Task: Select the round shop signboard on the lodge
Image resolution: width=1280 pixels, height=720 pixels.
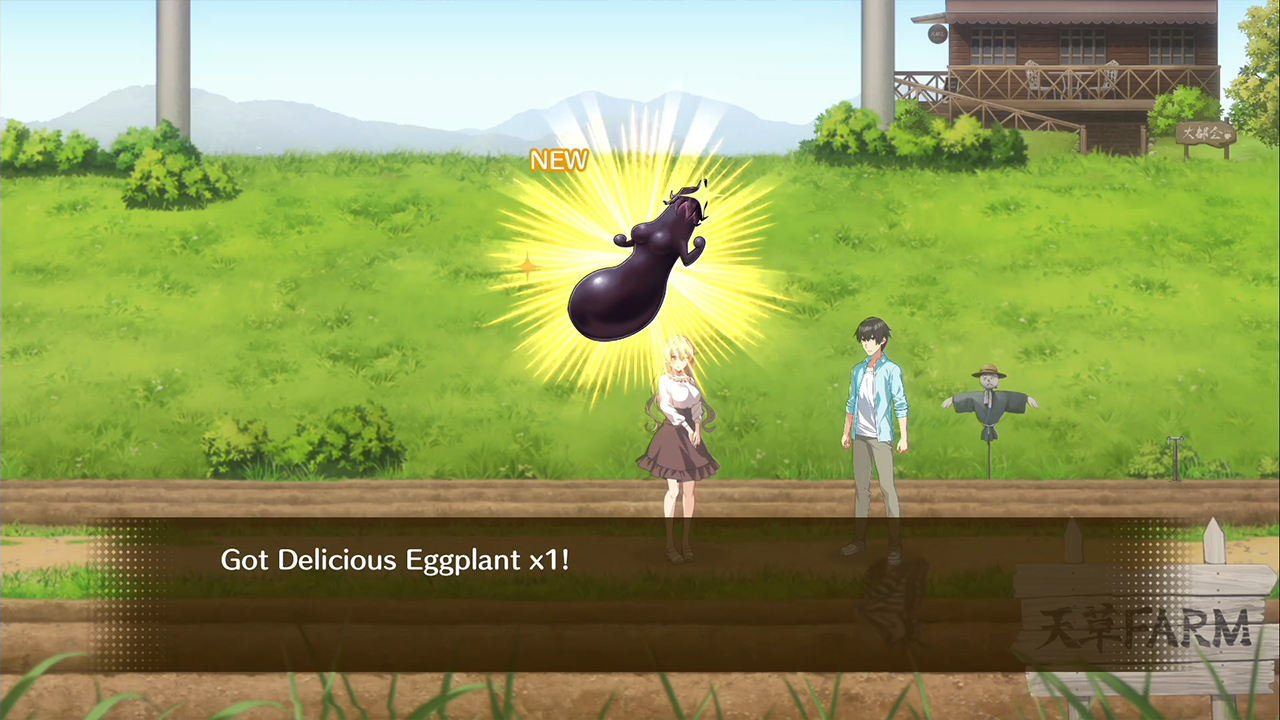Action: [936, 32]
